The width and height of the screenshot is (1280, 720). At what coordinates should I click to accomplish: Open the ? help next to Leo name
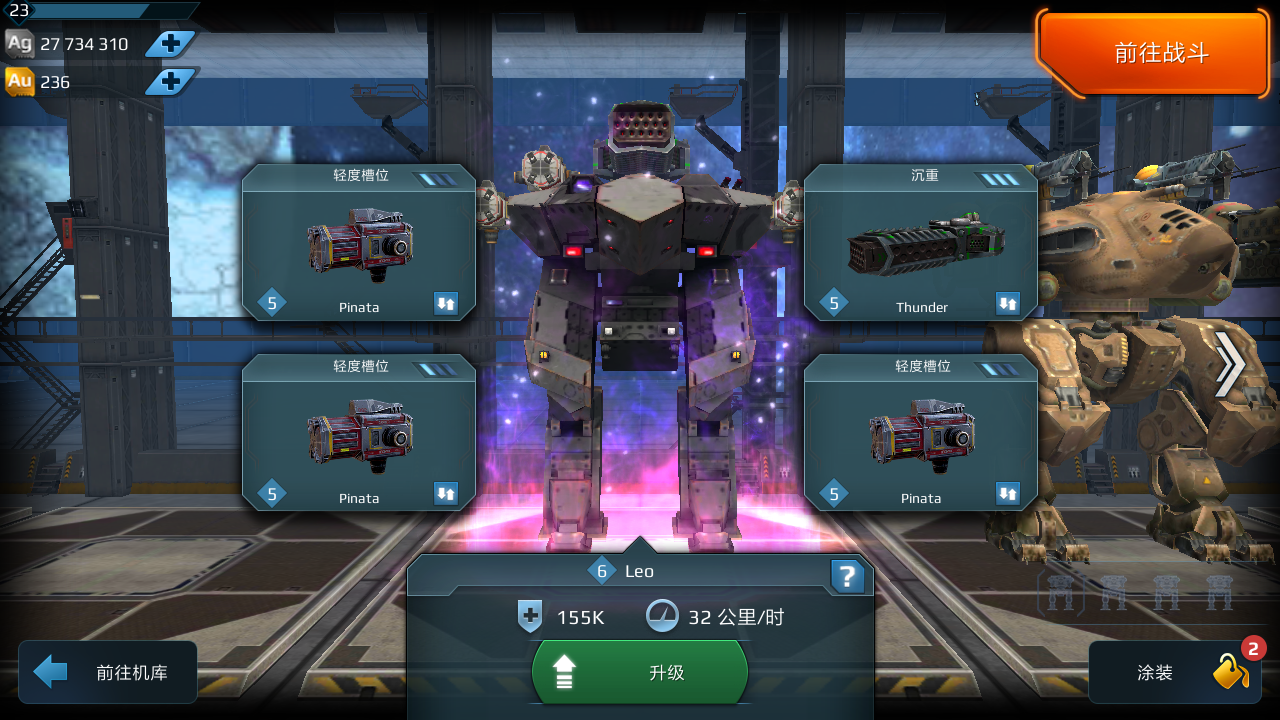pyautogui.click(x=848, y=577)
